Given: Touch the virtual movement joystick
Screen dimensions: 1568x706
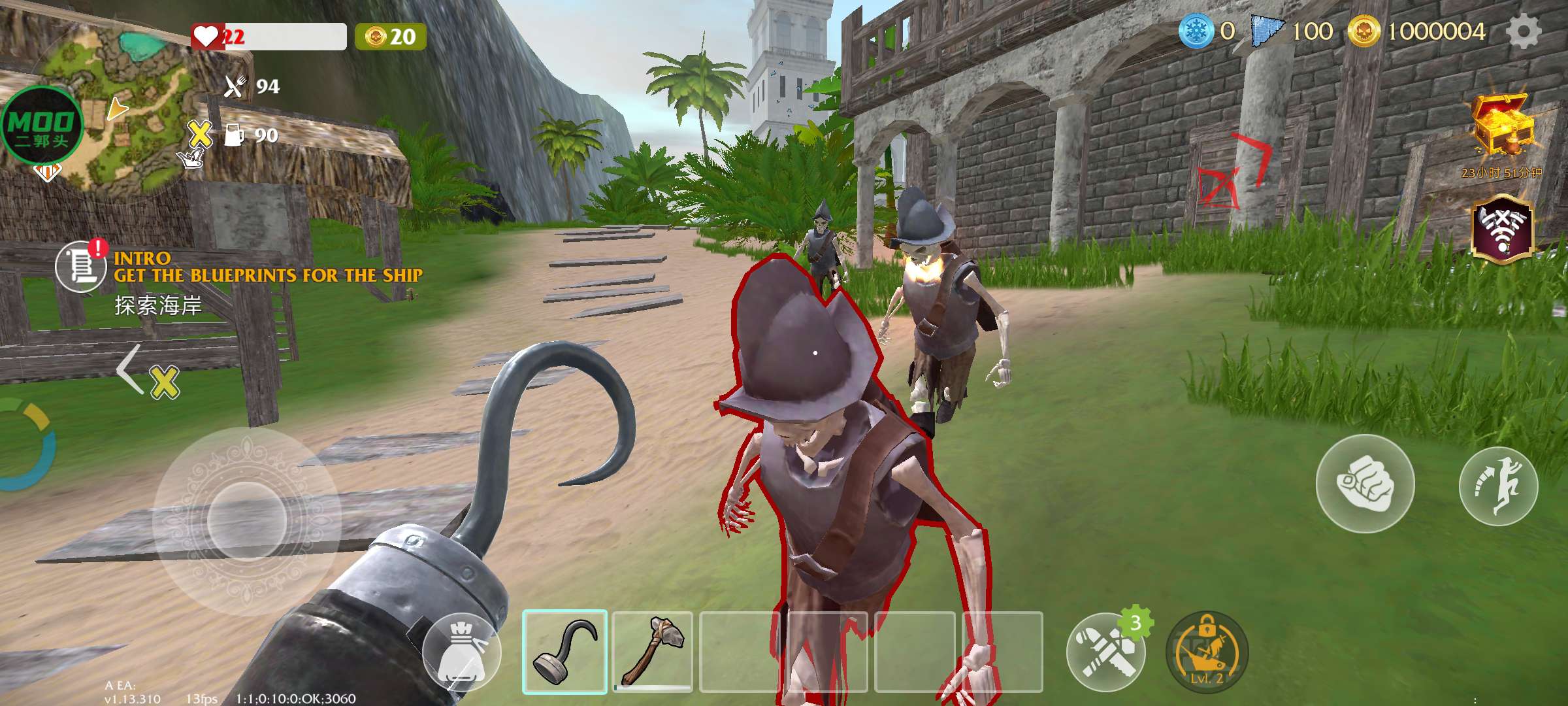Looking at the screenshot, I should 247,521.
